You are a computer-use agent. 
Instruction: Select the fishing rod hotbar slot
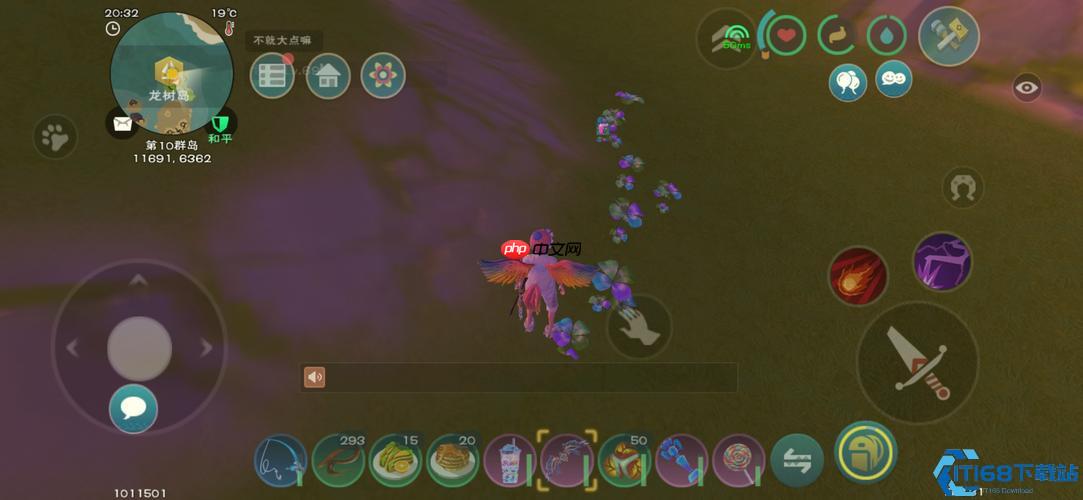coord(280,461)
